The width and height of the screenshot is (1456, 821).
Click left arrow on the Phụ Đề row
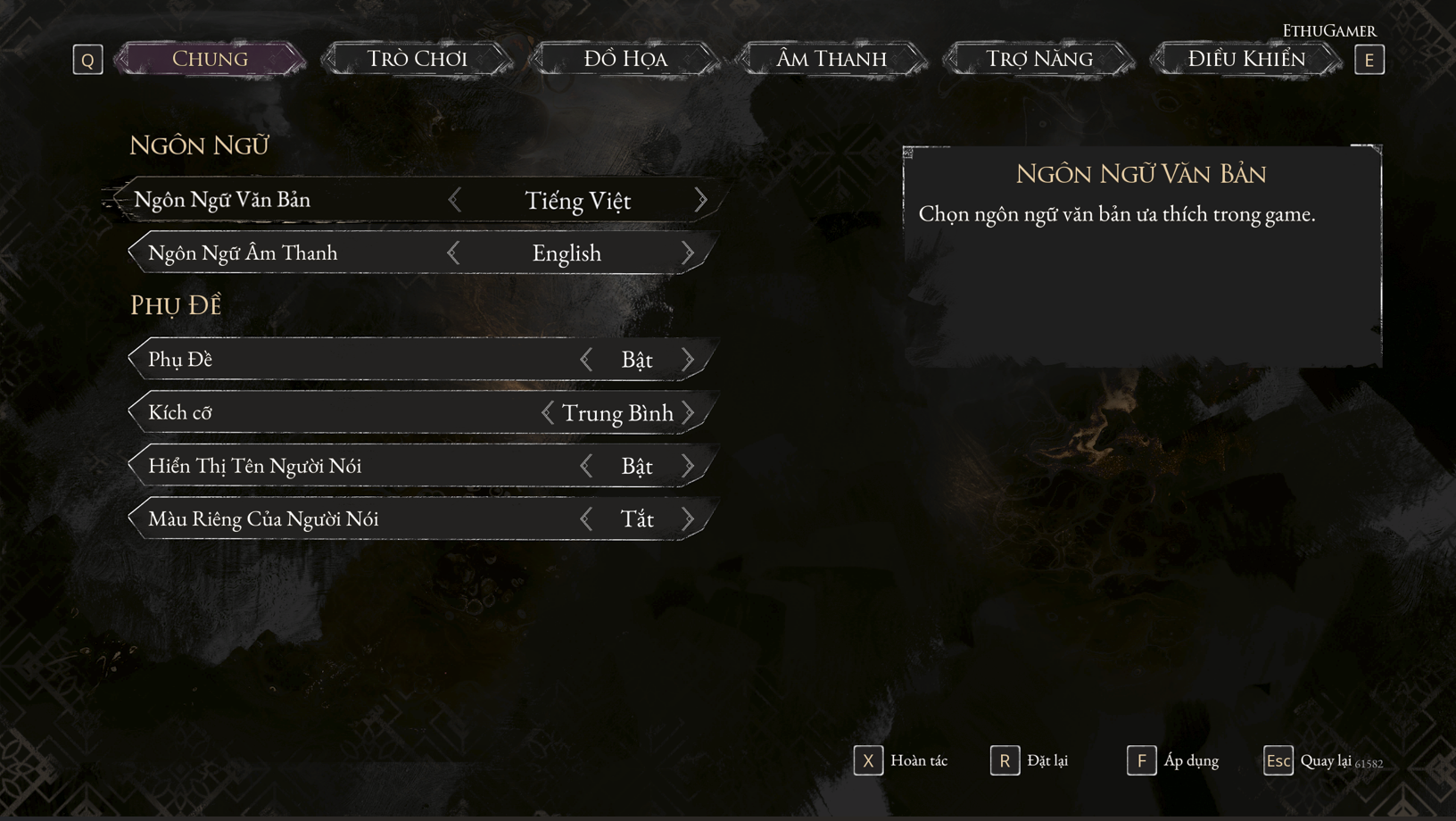pyautogui.click(x=586, y=360)
